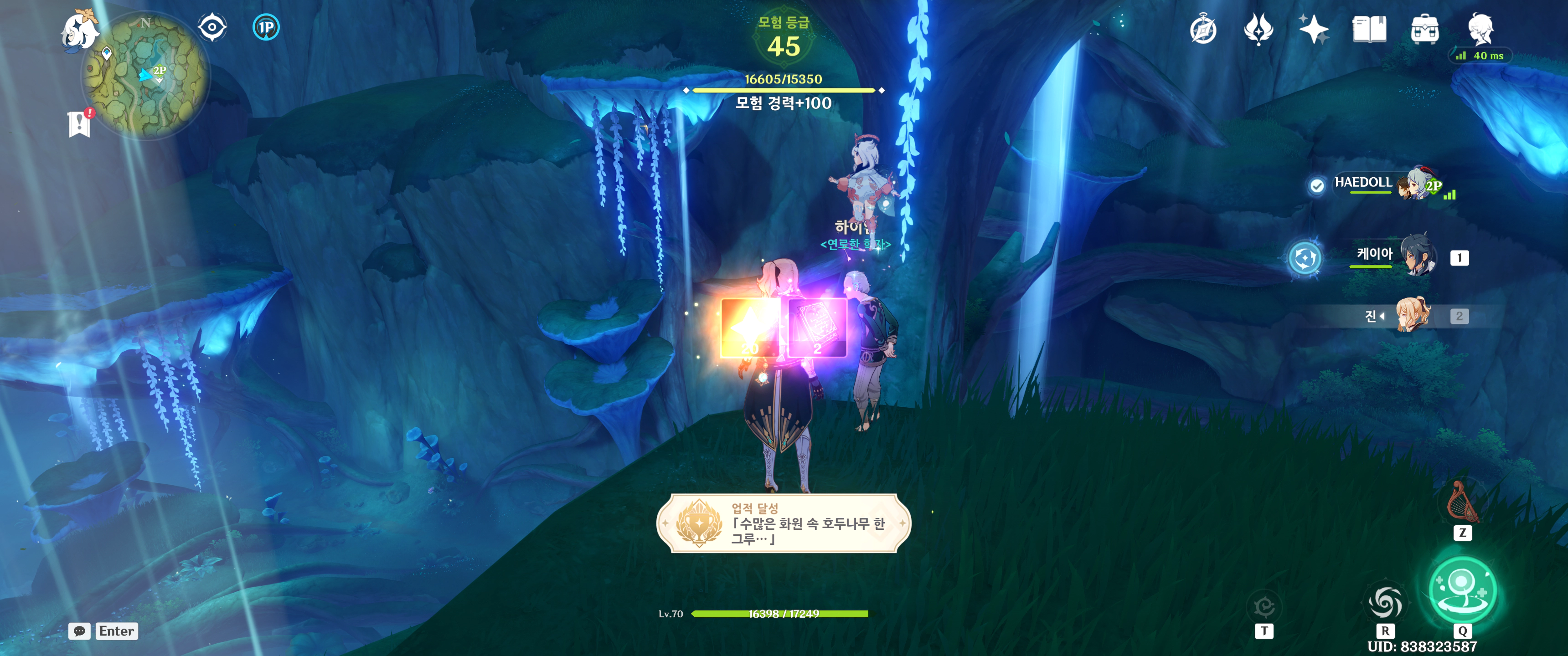Open the co-op 1P player icon
The width and height of the screenshot is (1568, 656).
coord(266,27)
